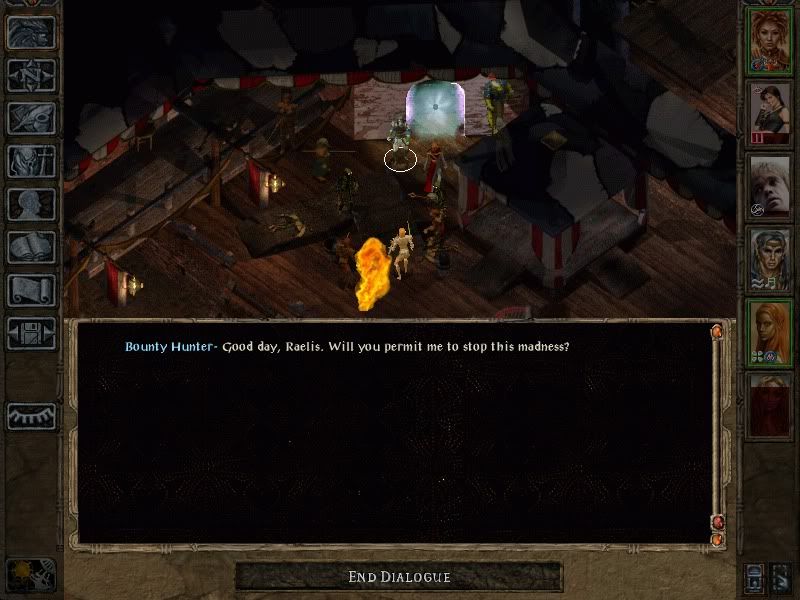Click the closed-eye button on the left sidebar
Screen dimensions: 800x600
point(31,416)
